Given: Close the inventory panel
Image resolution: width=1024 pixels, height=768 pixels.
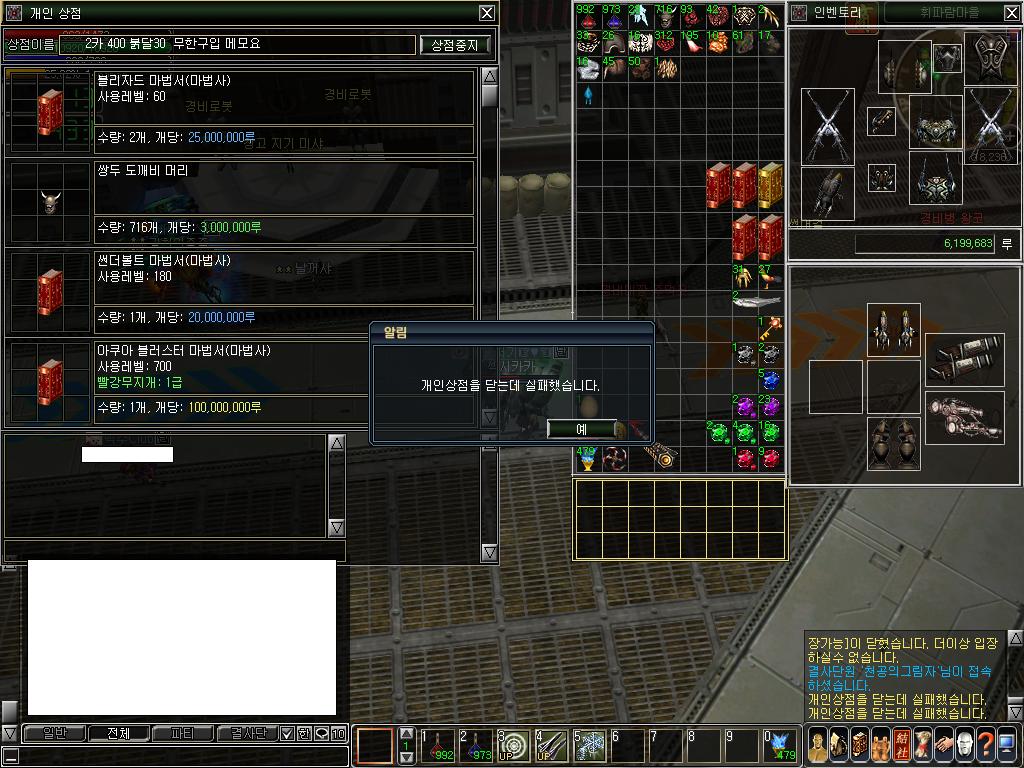Looking at the screenshot, I should click(1009, 13).
